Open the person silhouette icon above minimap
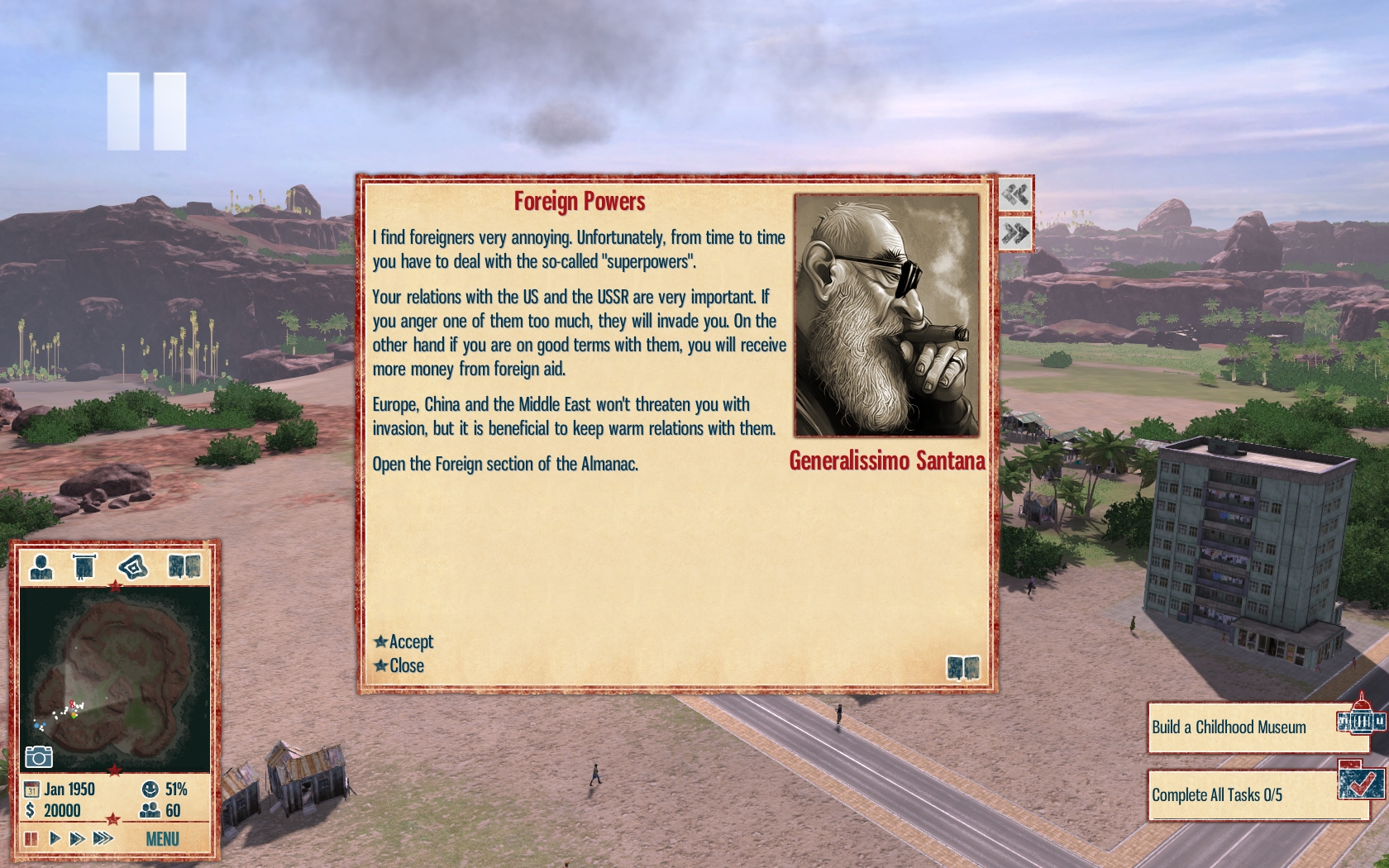1389x868 pixels. point(41,567)
